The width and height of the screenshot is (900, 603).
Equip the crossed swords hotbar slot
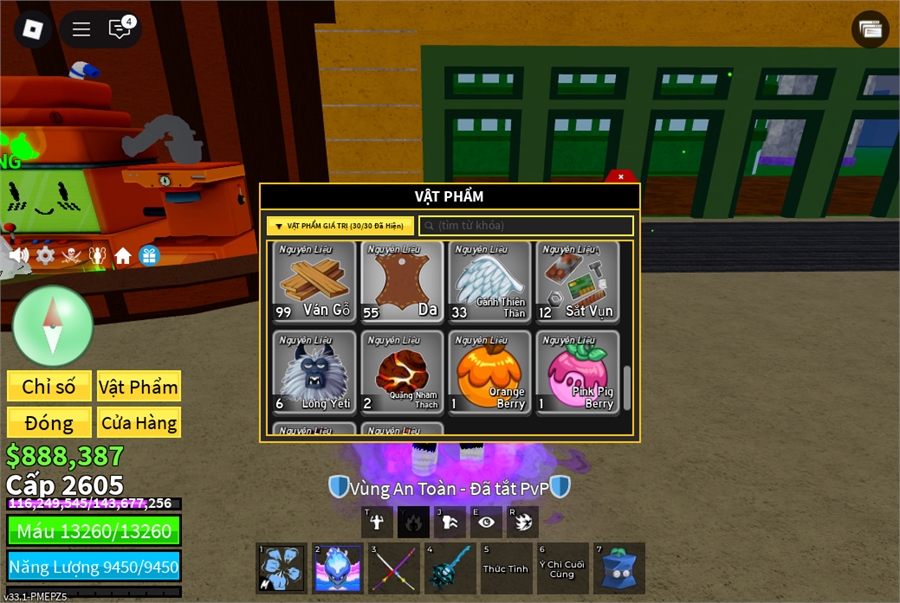(393, 568)
